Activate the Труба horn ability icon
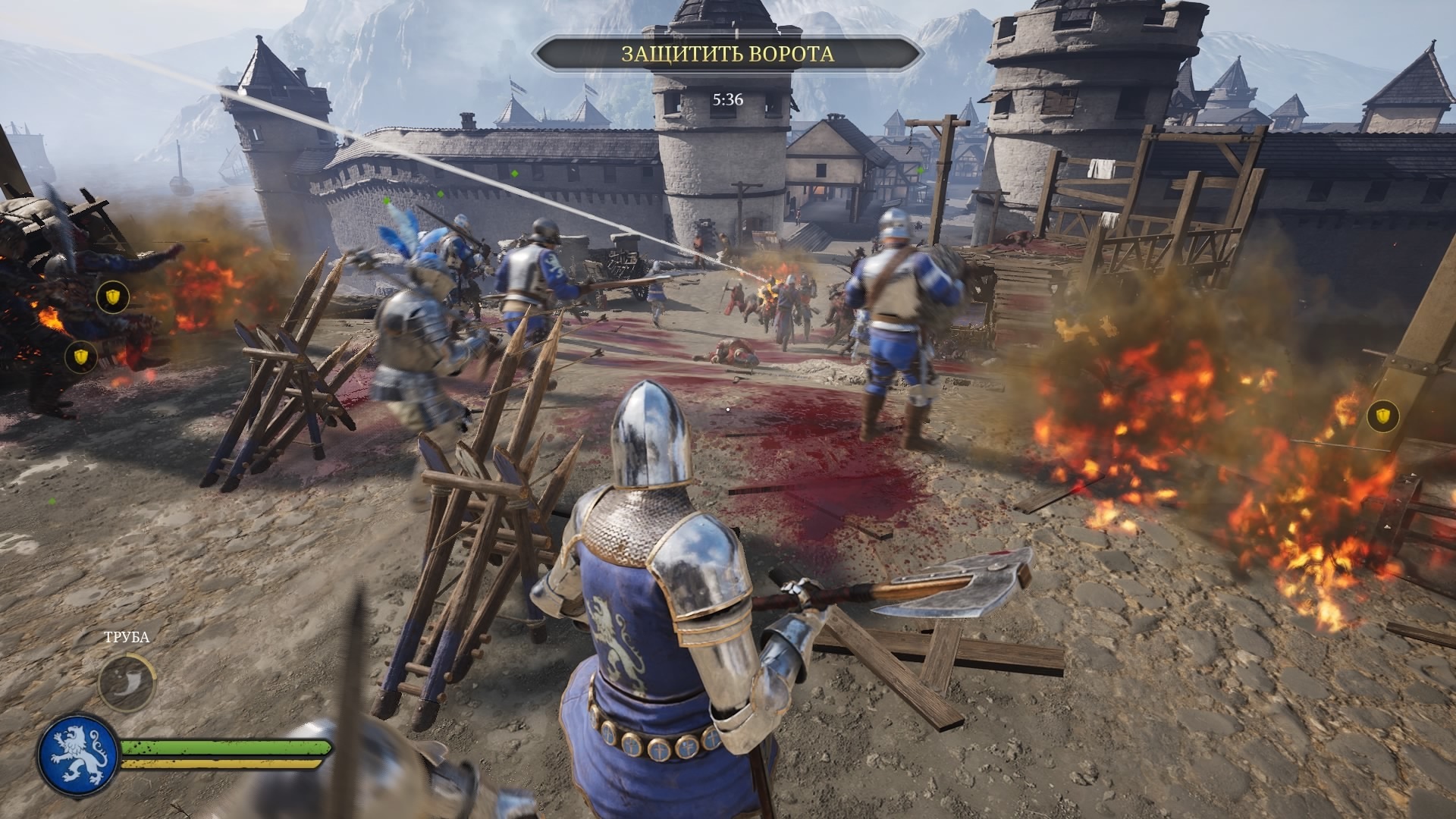The height and width of the screenshot is (819, 1456). (x=127, y=681)
